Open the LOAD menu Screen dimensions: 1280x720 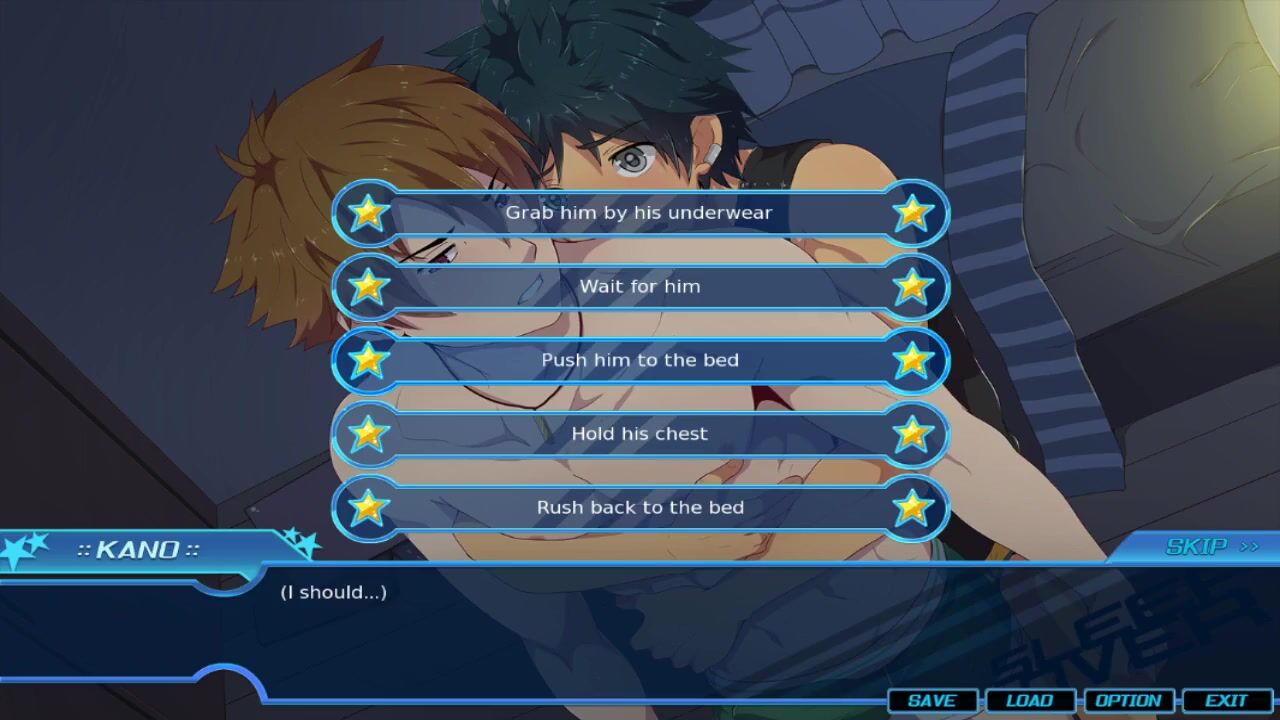coord(1029,701)
